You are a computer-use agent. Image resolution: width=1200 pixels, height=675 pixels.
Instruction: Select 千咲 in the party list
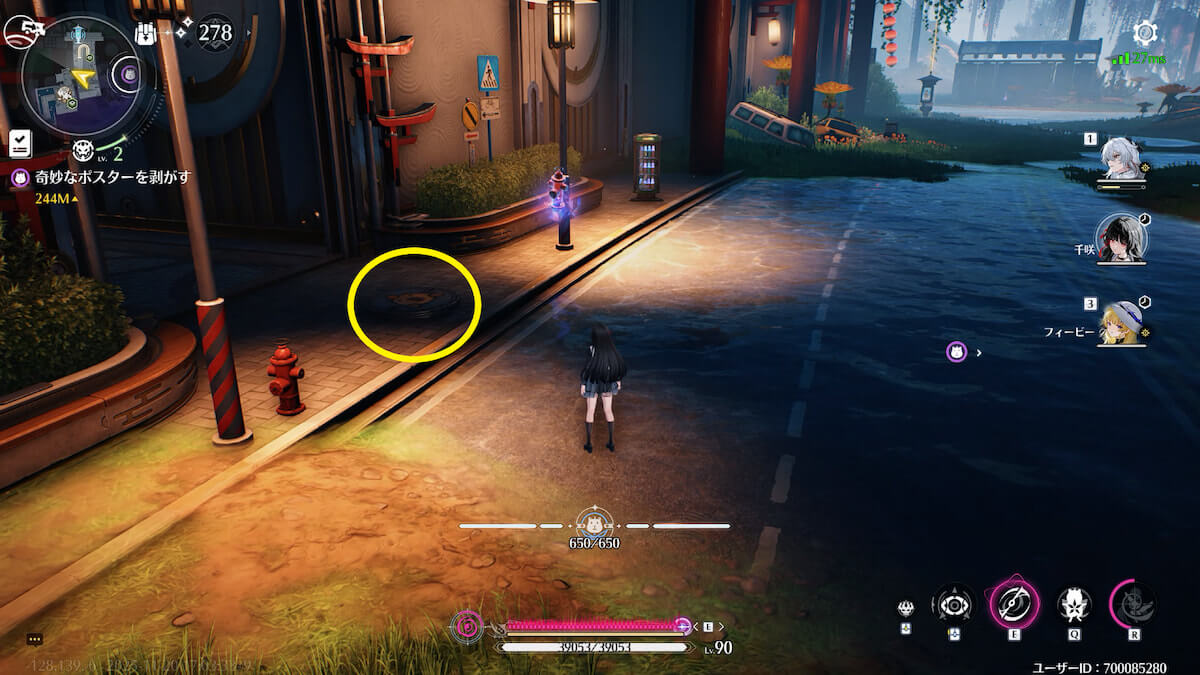pyautogui.click(x=1121, y=236)
